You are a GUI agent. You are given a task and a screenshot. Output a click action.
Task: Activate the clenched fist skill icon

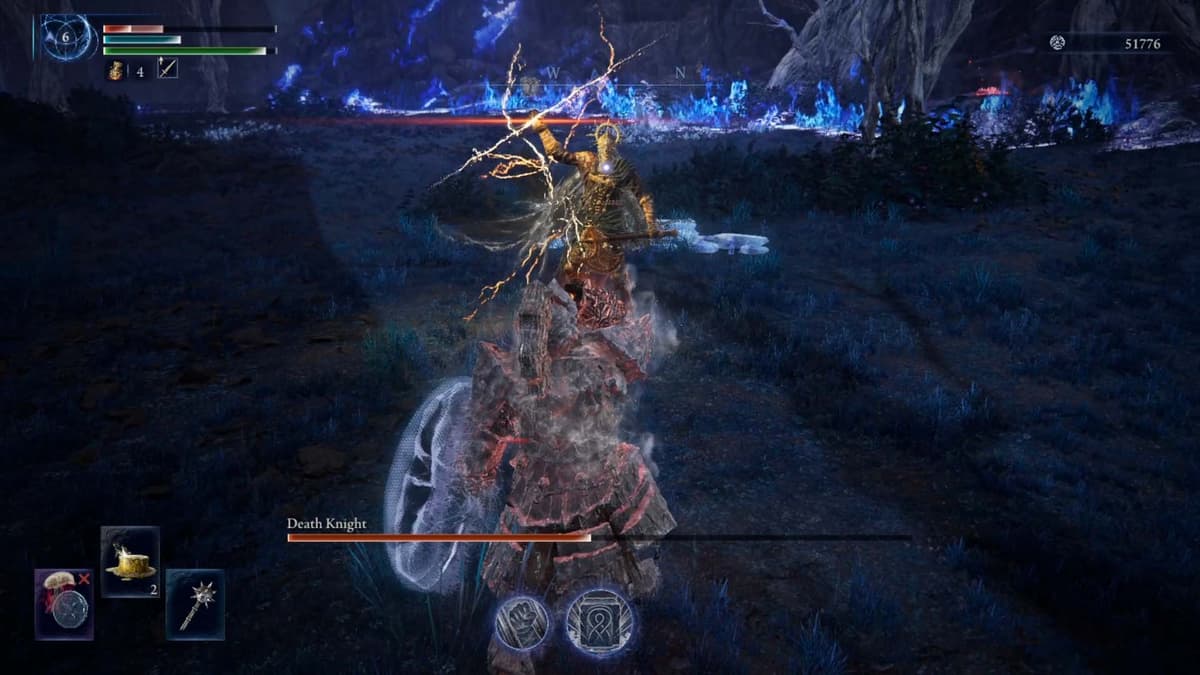[x=523, y=623]
